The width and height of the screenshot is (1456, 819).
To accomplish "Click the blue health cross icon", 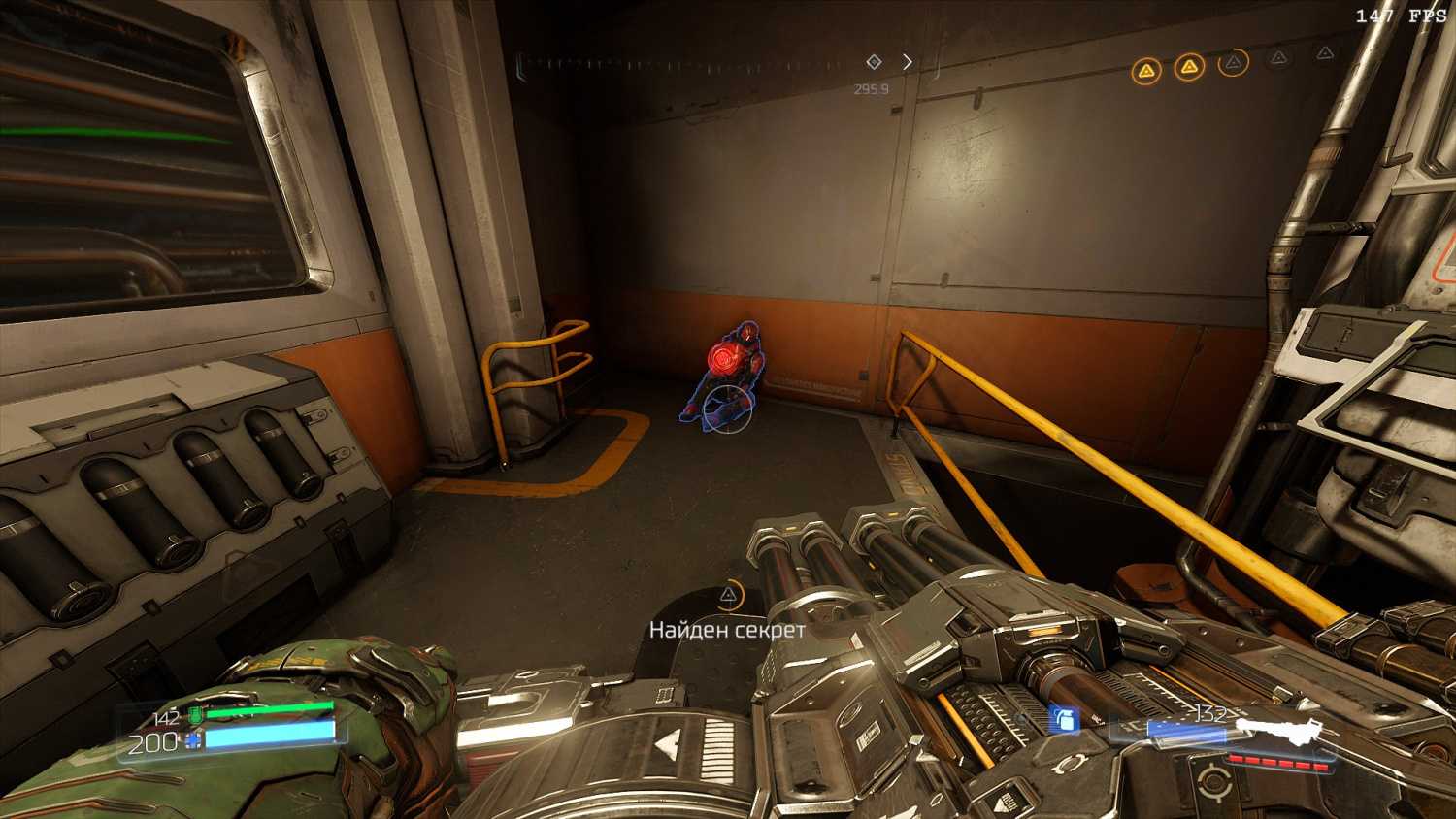I will coord(193,741).
